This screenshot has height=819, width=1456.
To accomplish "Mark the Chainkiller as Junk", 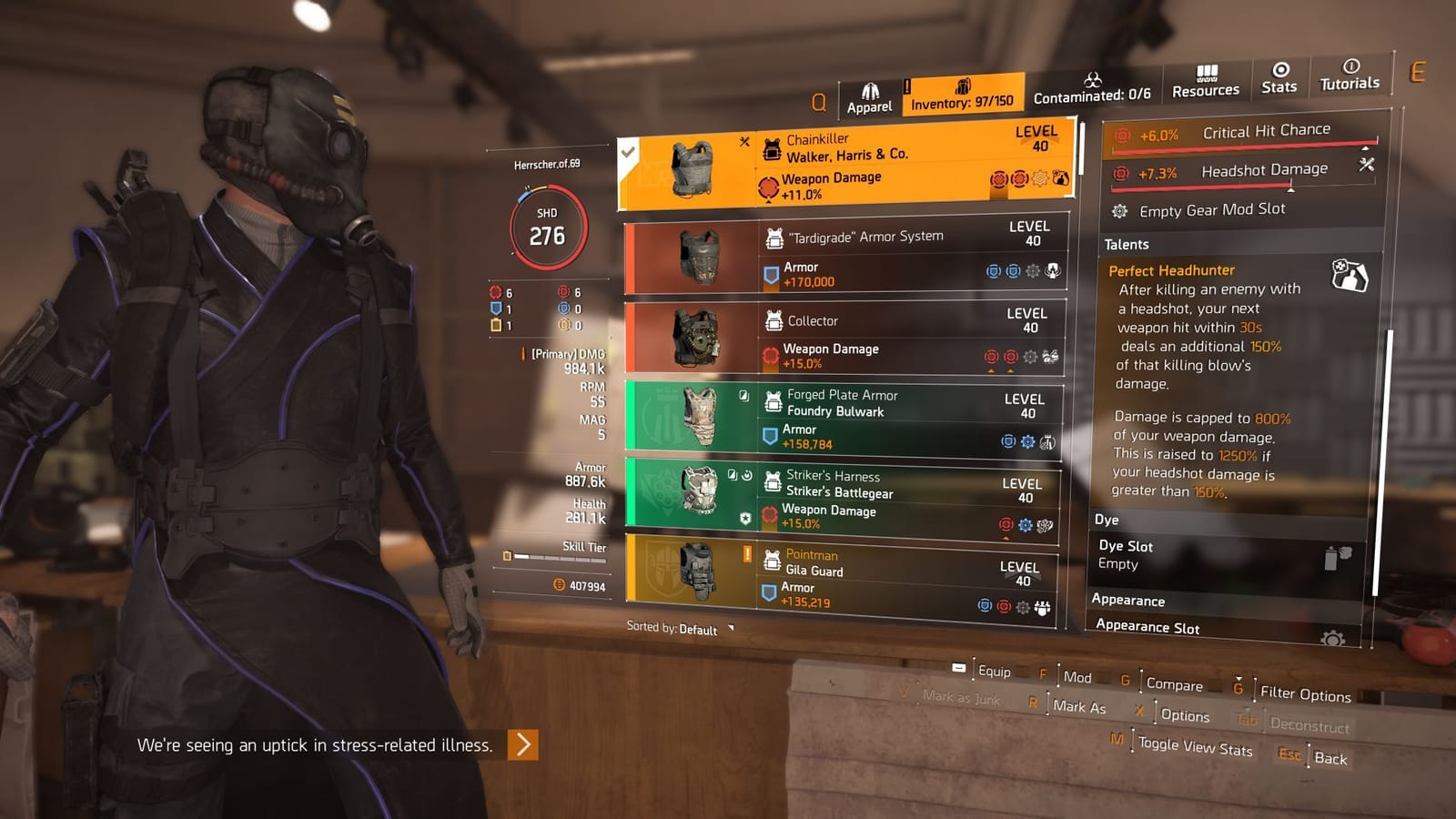I will click(960, 698).
